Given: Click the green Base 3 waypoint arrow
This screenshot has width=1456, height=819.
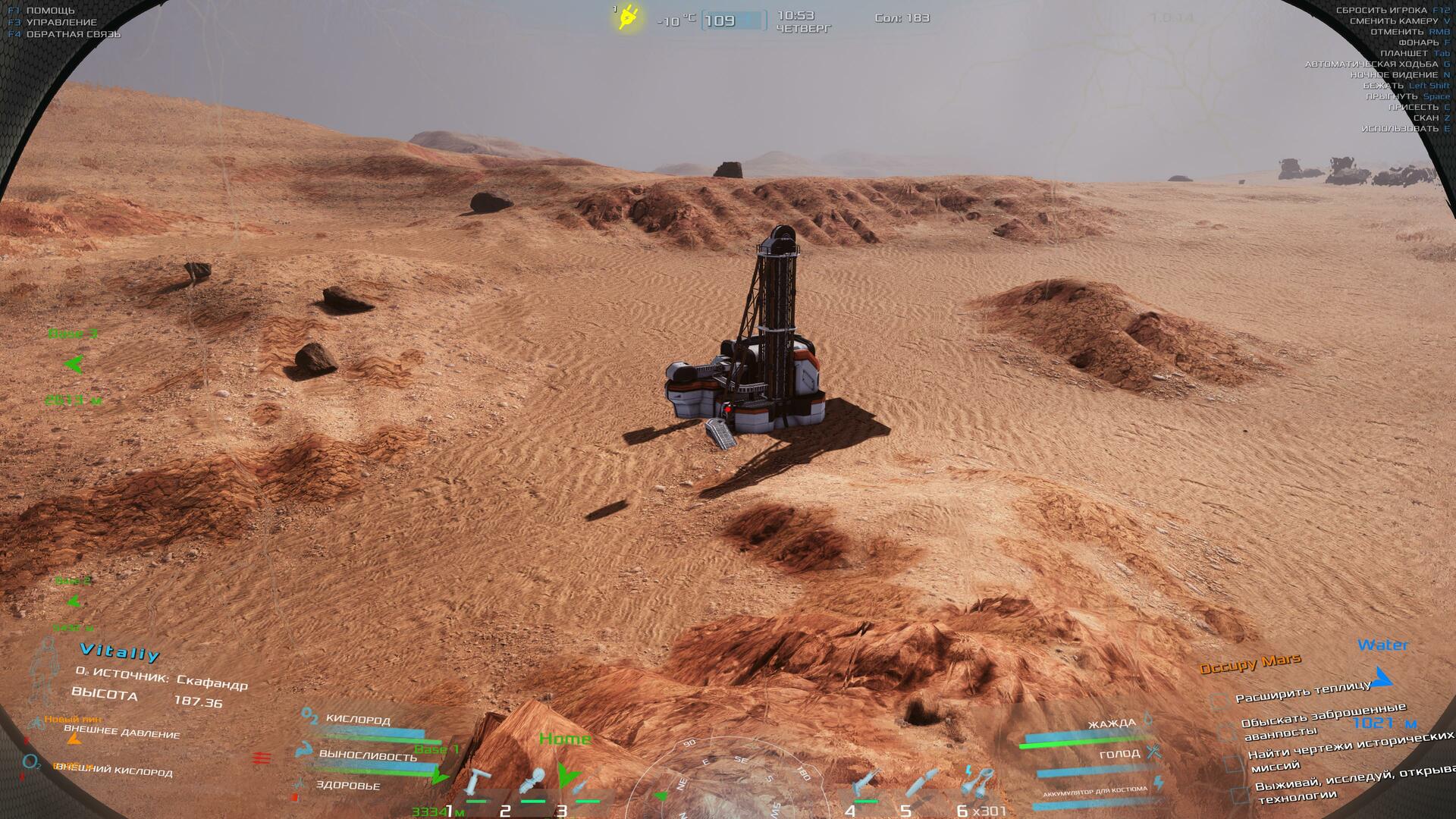Looking at the screenshot, I should tap(74, 365).
